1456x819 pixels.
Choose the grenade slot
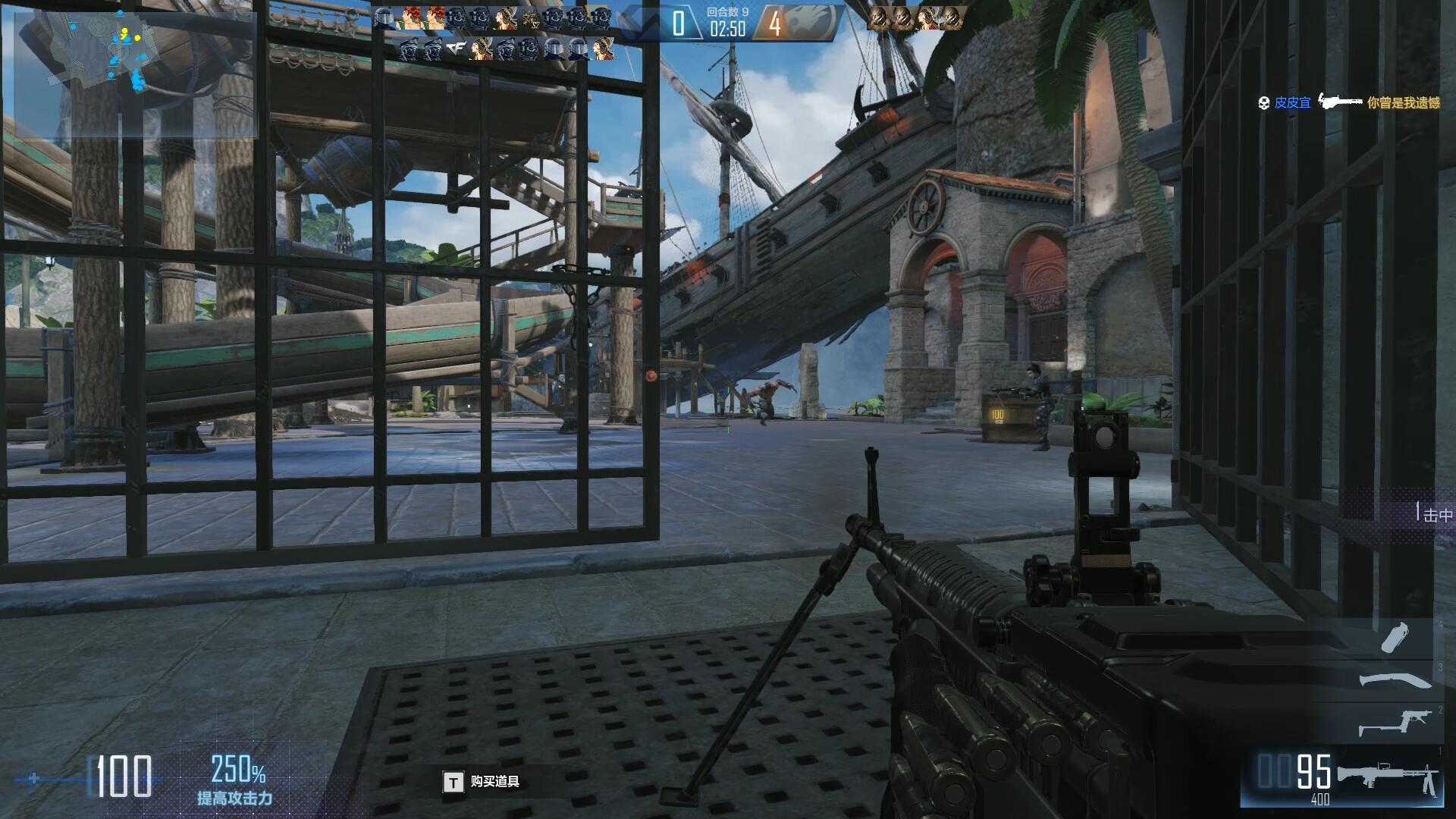(x=1395, y=637)
